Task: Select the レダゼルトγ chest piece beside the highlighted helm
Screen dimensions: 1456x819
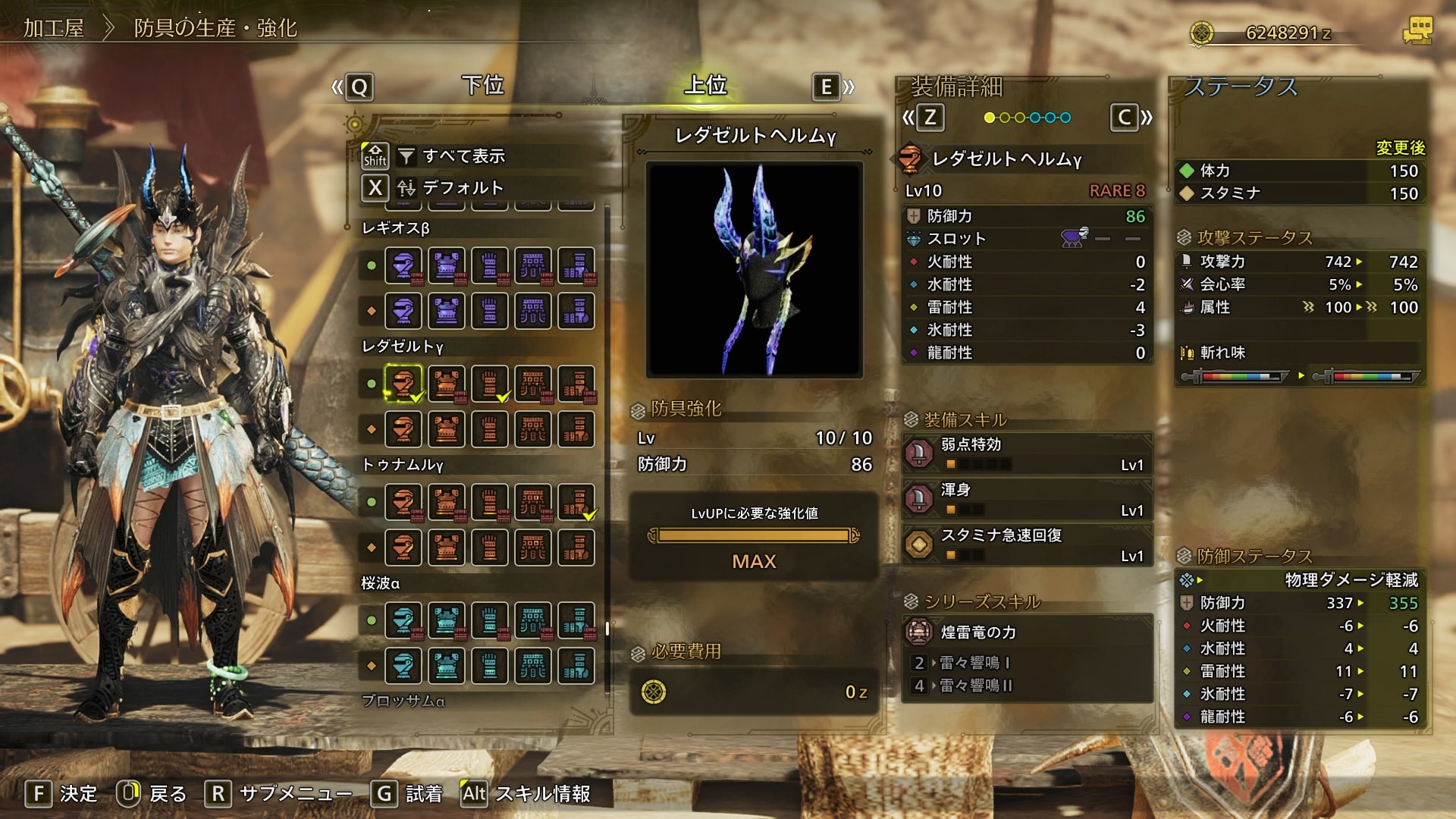Action: tap(447, 383)
